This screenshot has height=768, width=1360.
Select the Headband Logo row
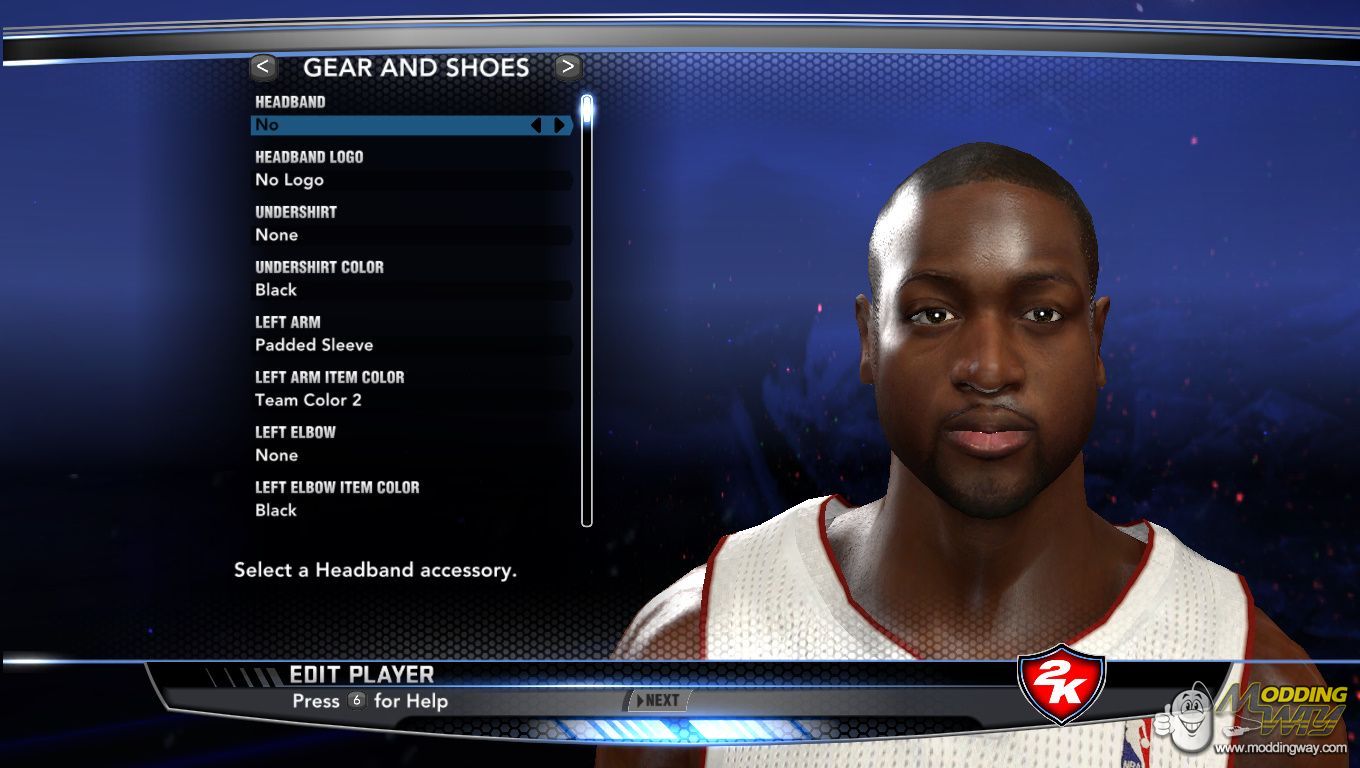(410, 180)
